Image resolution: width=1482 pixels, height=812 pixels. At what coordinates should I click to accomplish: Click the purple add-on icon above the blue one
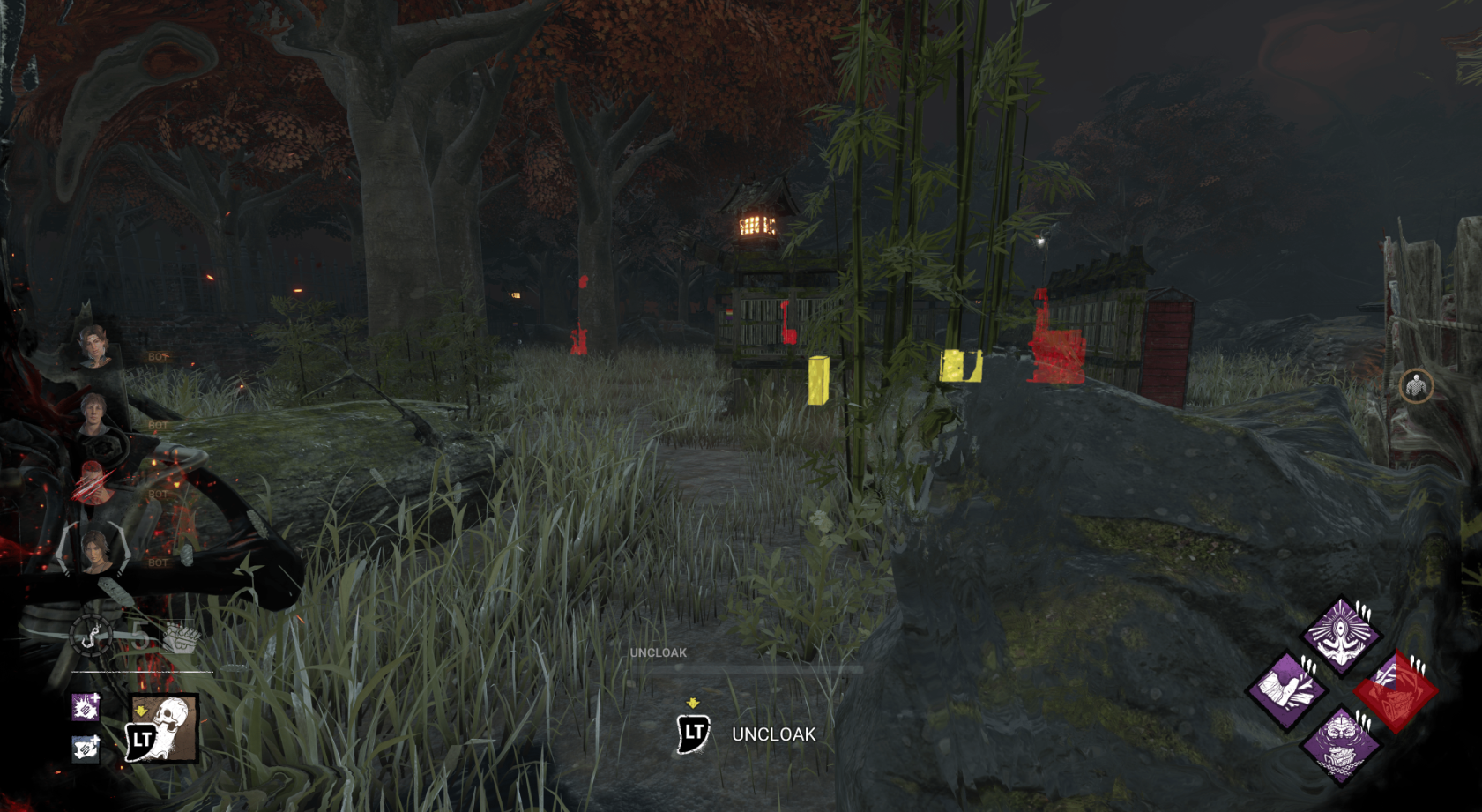pyautogui.click(x=86, y=707)
